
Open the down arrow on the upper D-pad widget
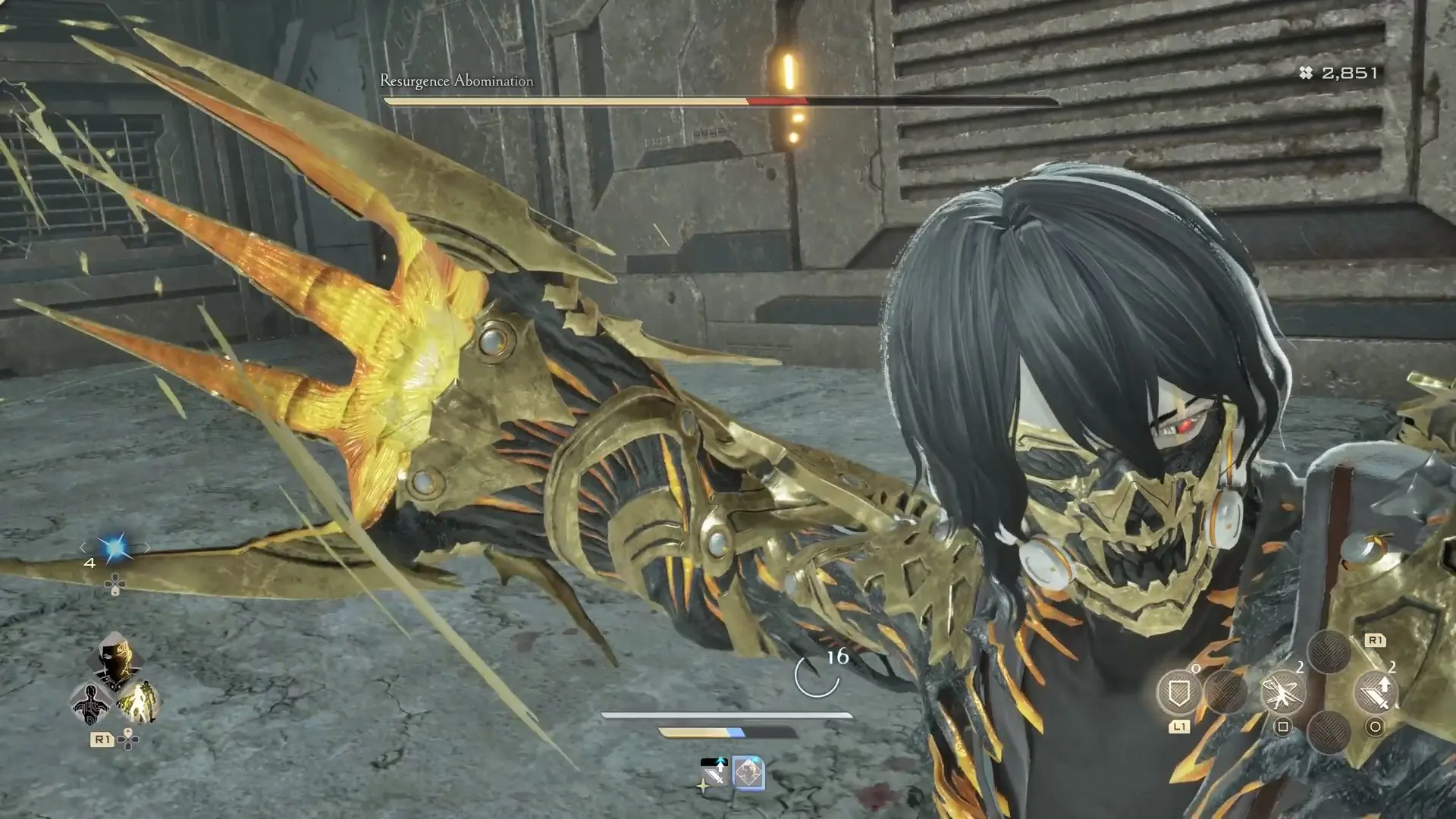[115, 593]
